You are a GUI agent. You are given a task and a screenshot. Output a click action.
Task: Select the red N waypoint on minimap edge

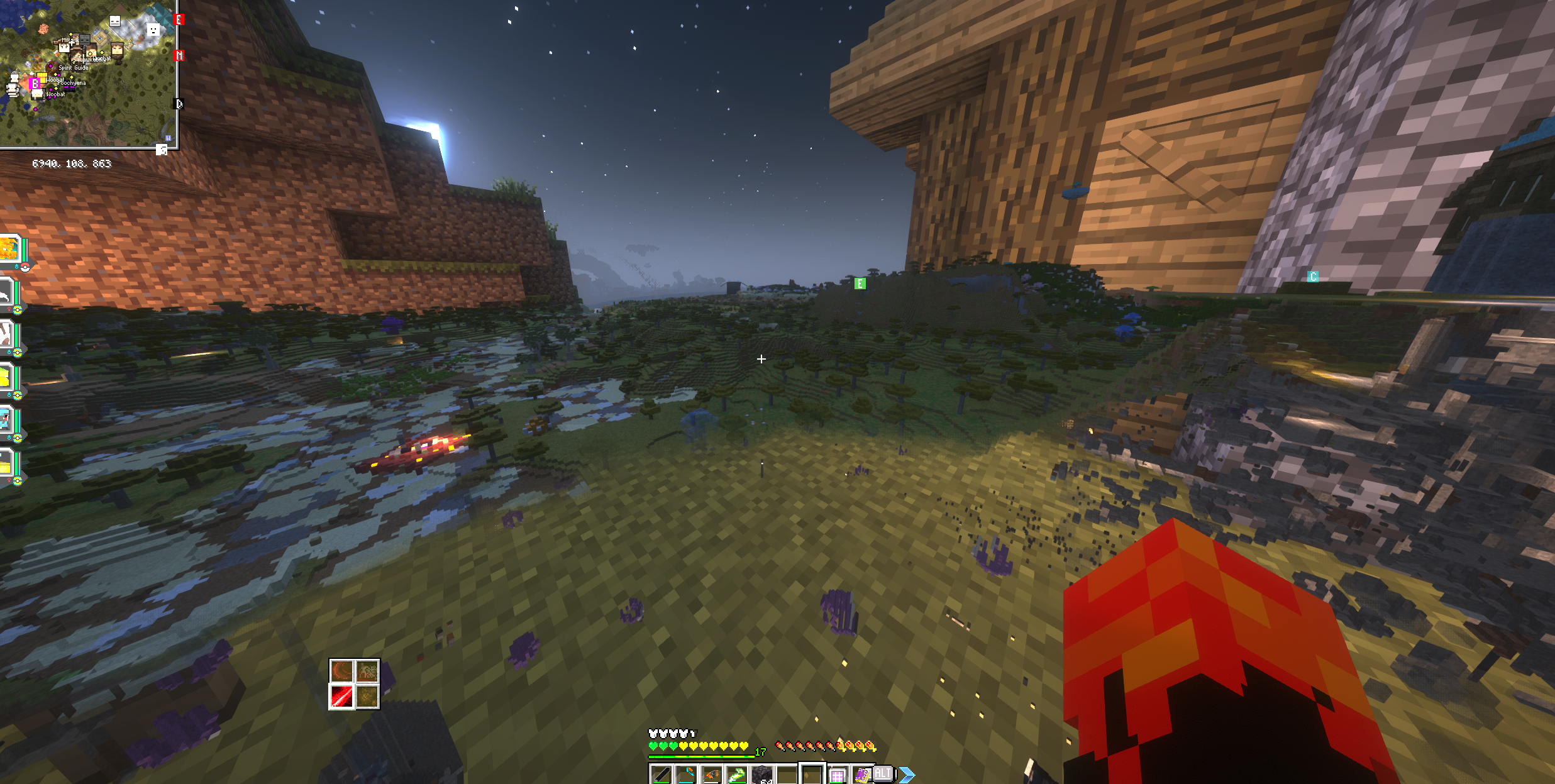point(179,56)
